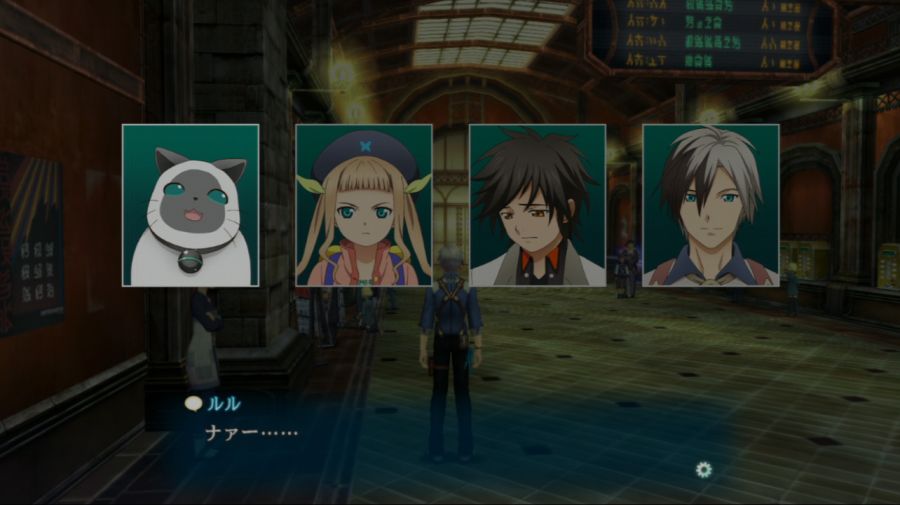Choose the black-haired man portrait

tap(537, 205)
